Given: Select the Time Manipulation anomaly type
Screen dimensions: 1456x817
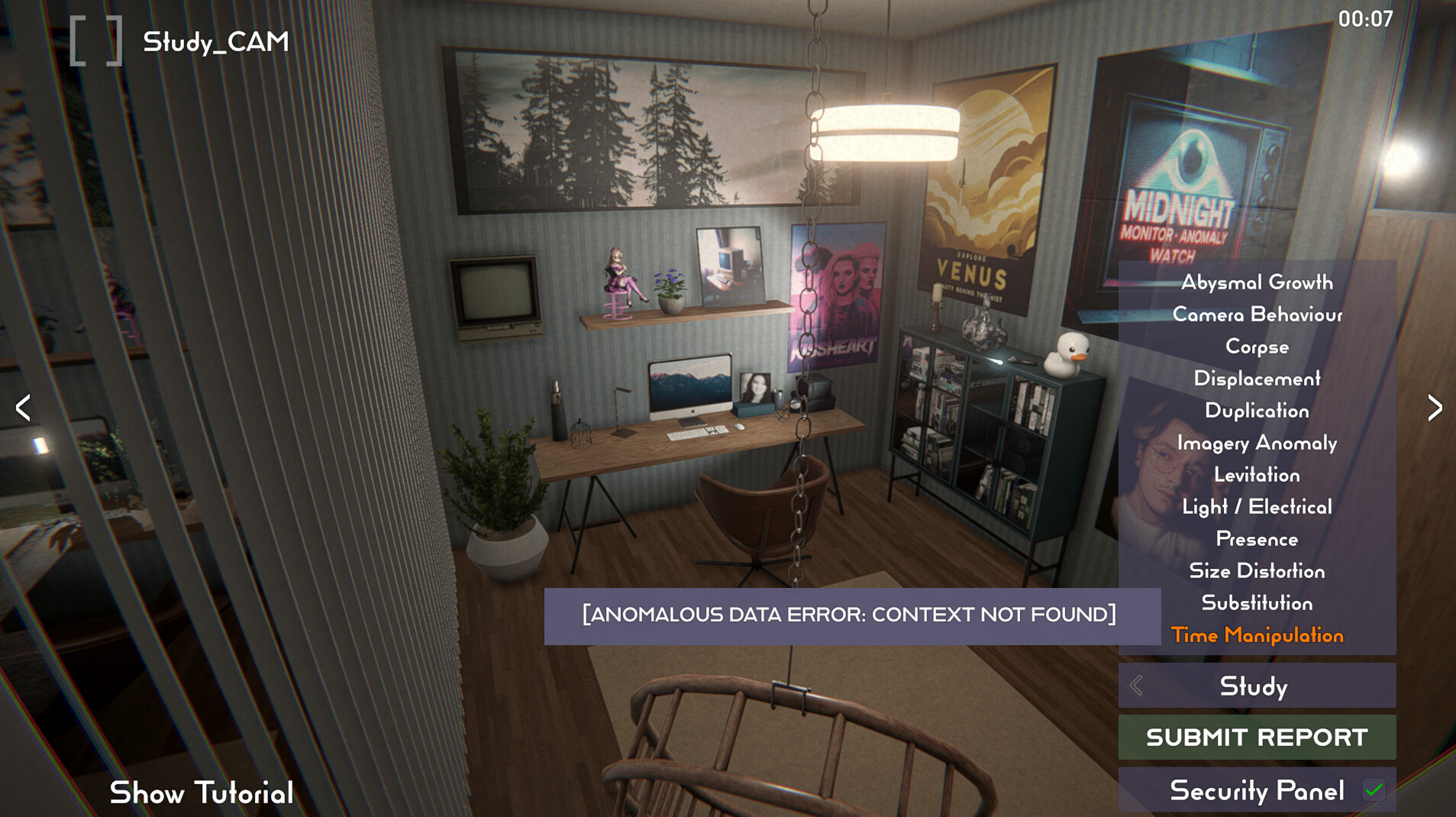Looking at the screenshot, I should click(x=1257, y=635).
